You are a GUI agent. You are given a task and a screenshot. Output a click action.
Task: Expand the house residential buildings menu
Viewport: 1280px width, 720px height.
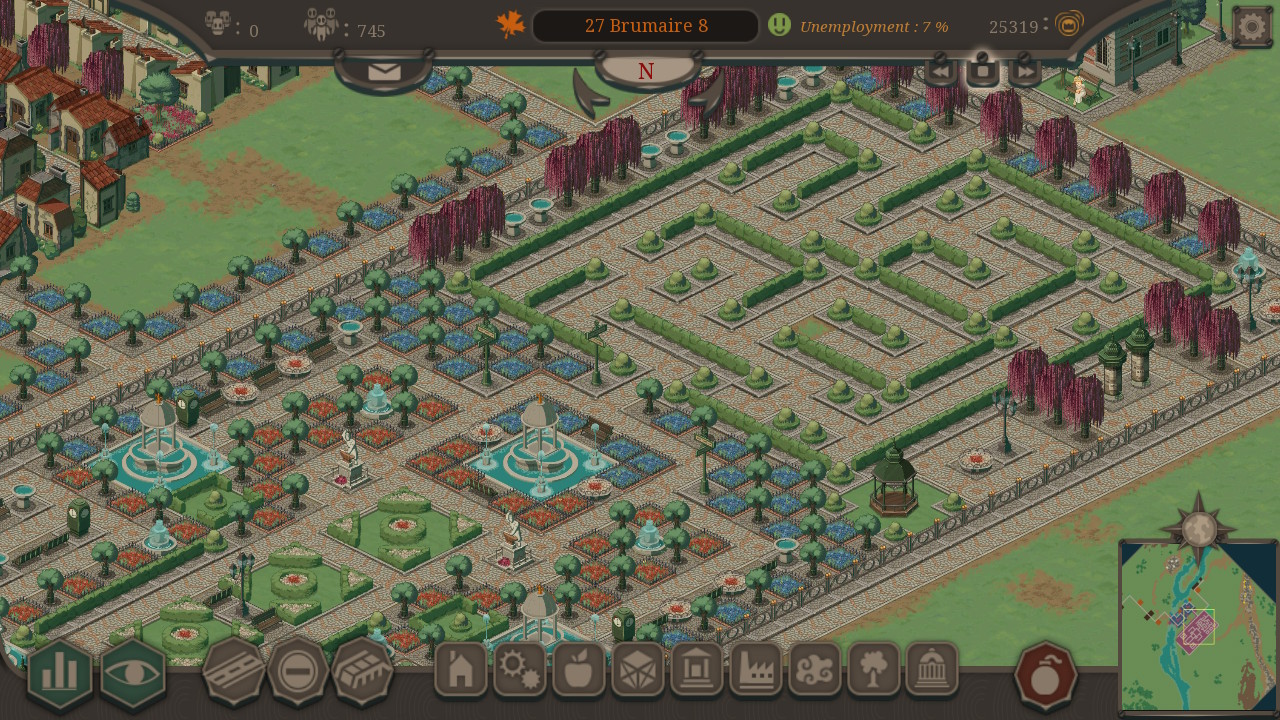(459, 671)
